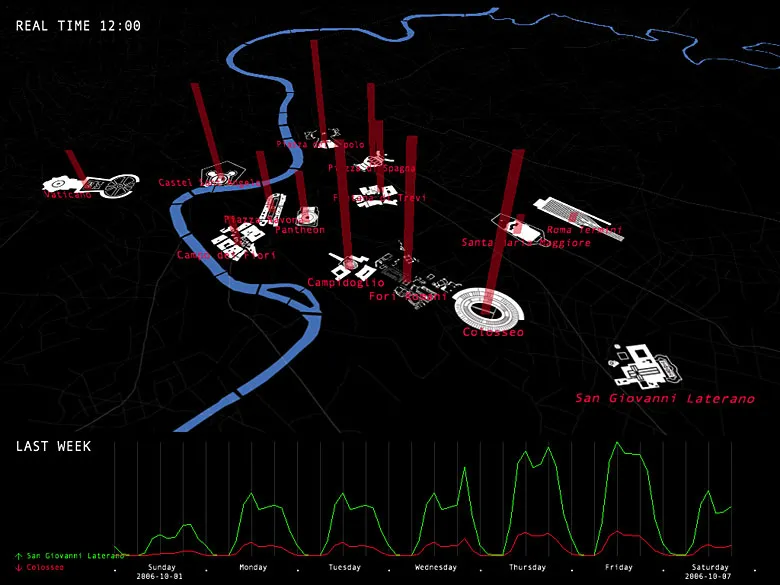The height and width of the screenshot is (585, 780).
Task: Choose the Piazza del Popolo marker
Action: click(x=323, y=134)
